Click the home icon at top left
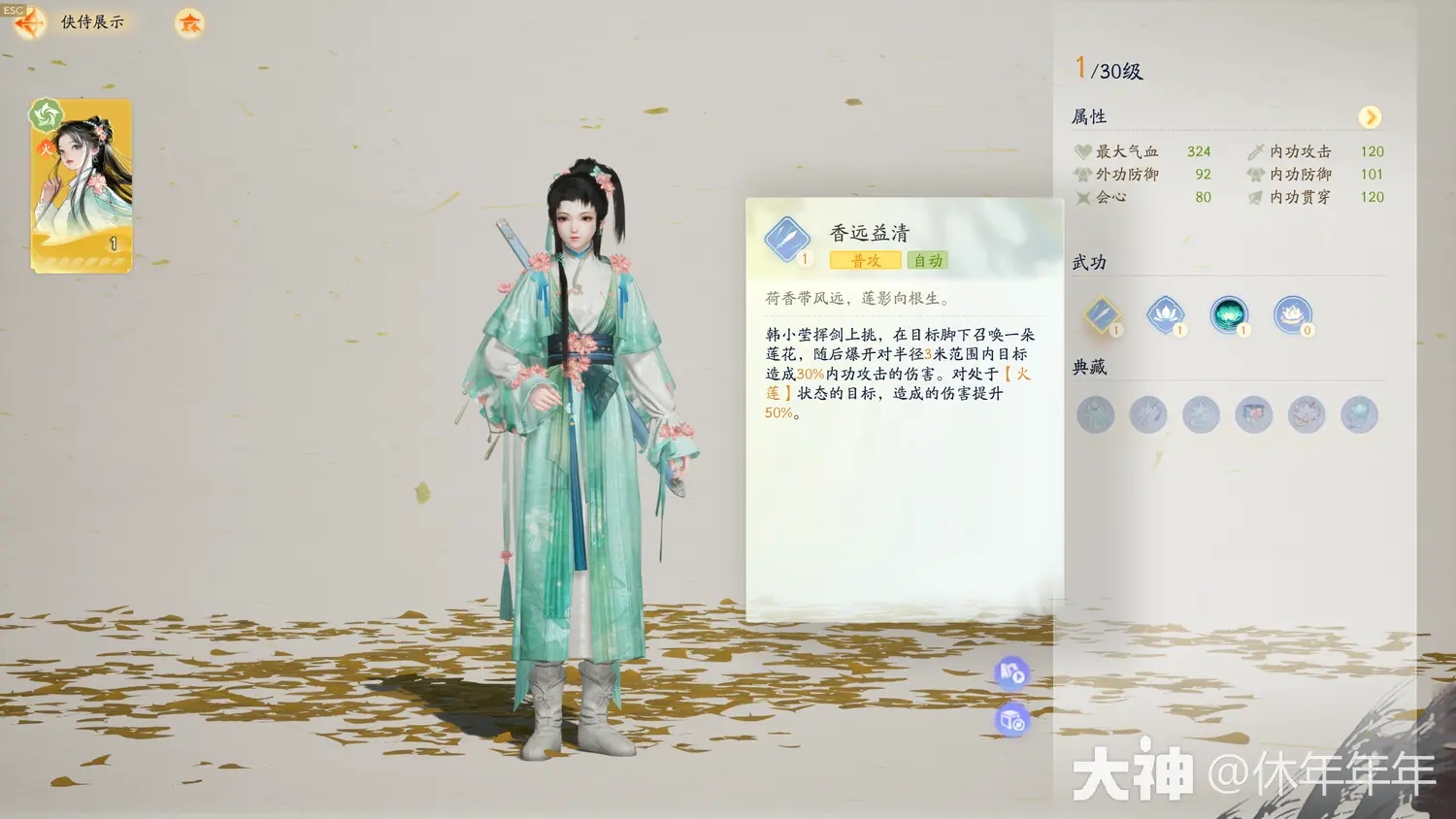Screen dimensions: 1456x819 pyautogui.click(x=187, y=24)
